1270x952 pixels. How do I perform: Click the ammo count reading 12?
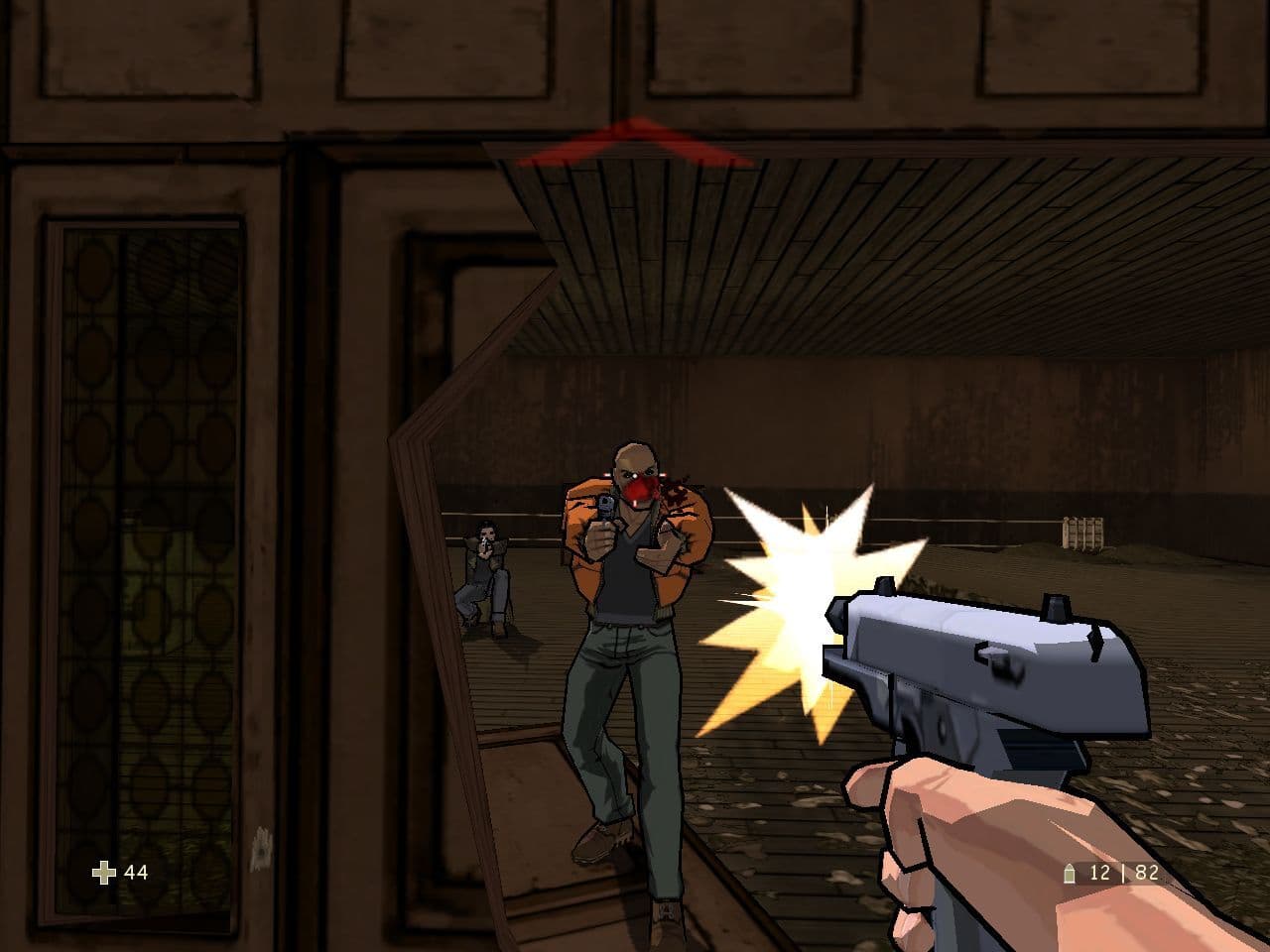1101,875
